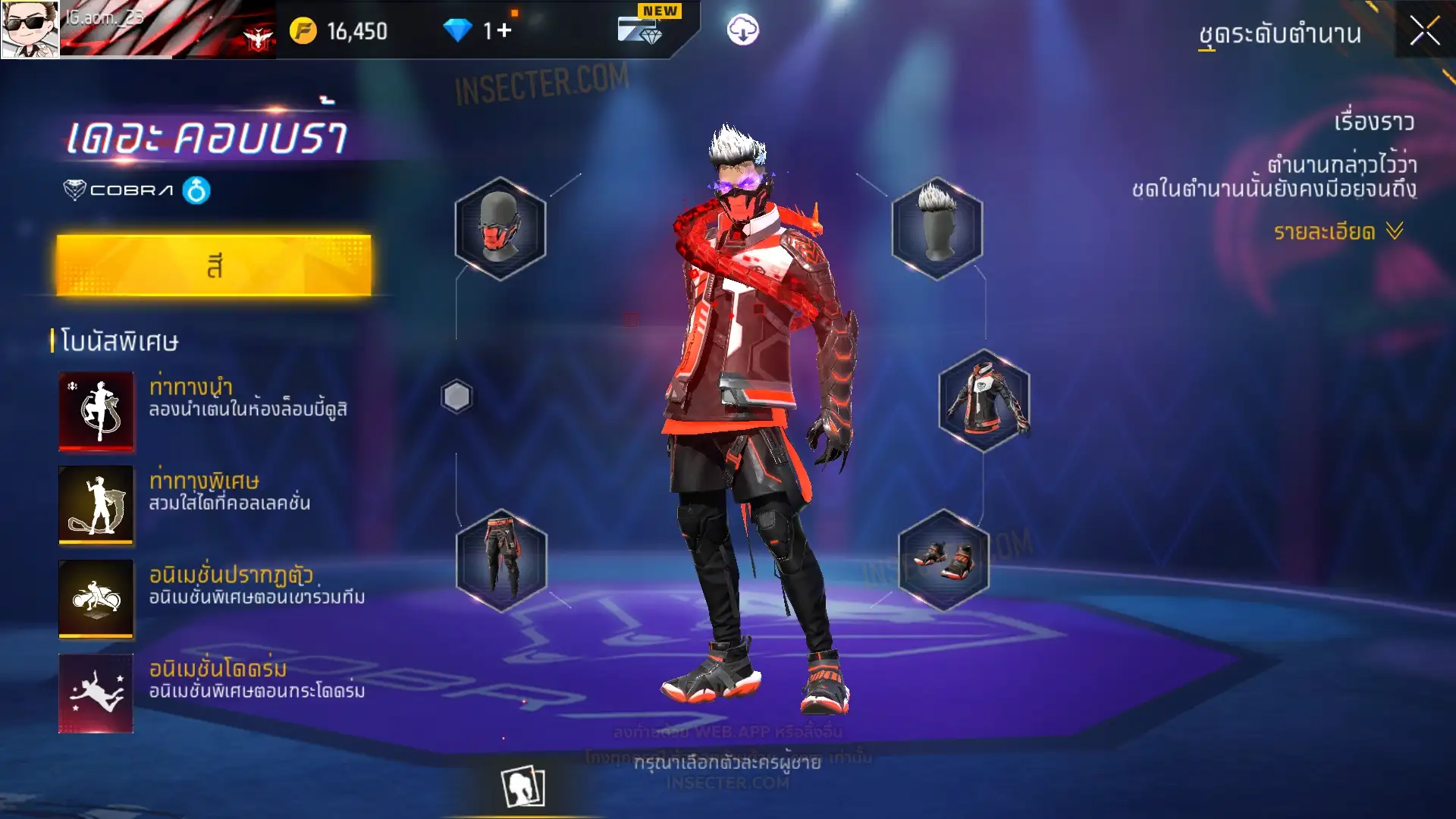
Task: Pick the pants outfit slot
Action: (x=500, y=560)
